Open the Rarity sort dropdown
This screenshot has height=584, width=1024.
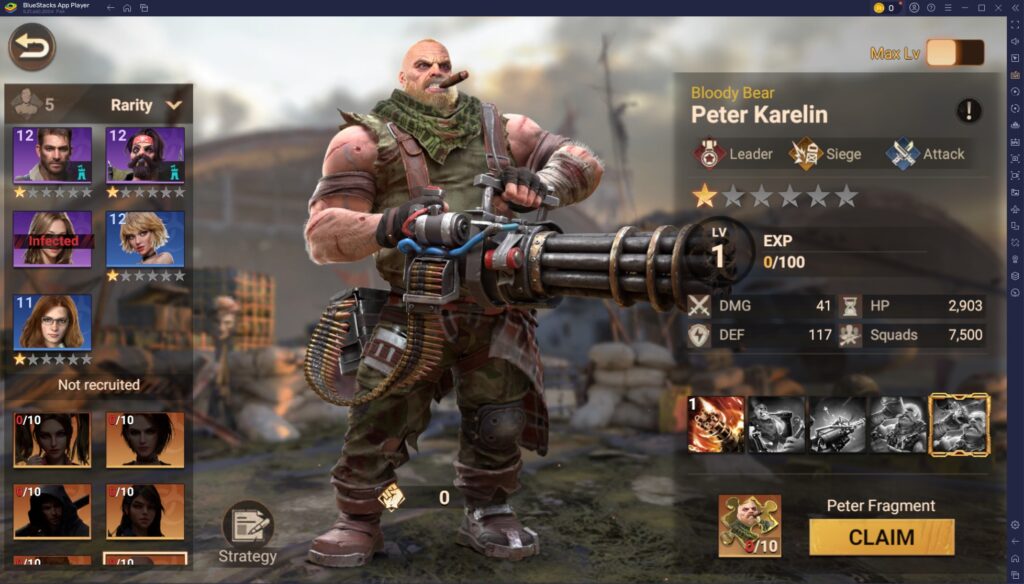pos(146,105)
